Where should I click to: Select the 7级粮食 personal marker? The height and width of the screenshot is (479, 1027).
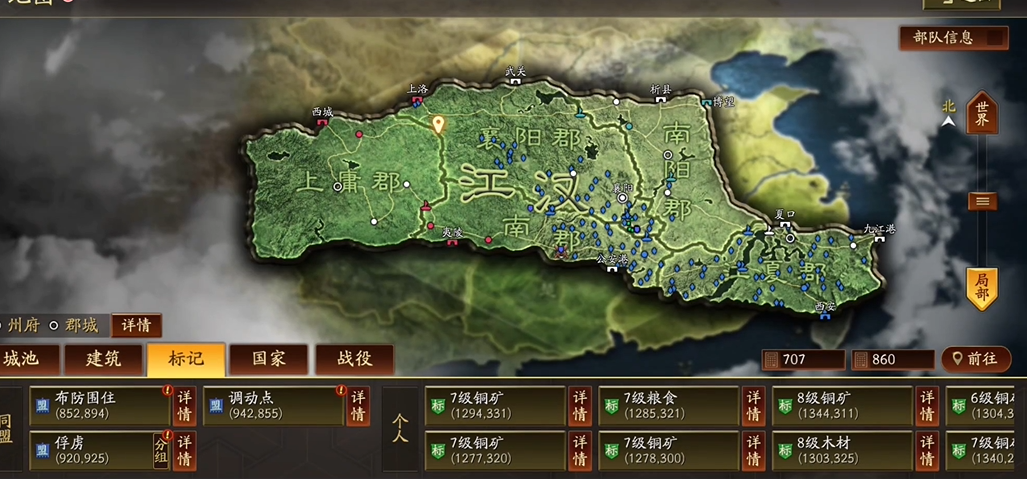pos(669,405)
